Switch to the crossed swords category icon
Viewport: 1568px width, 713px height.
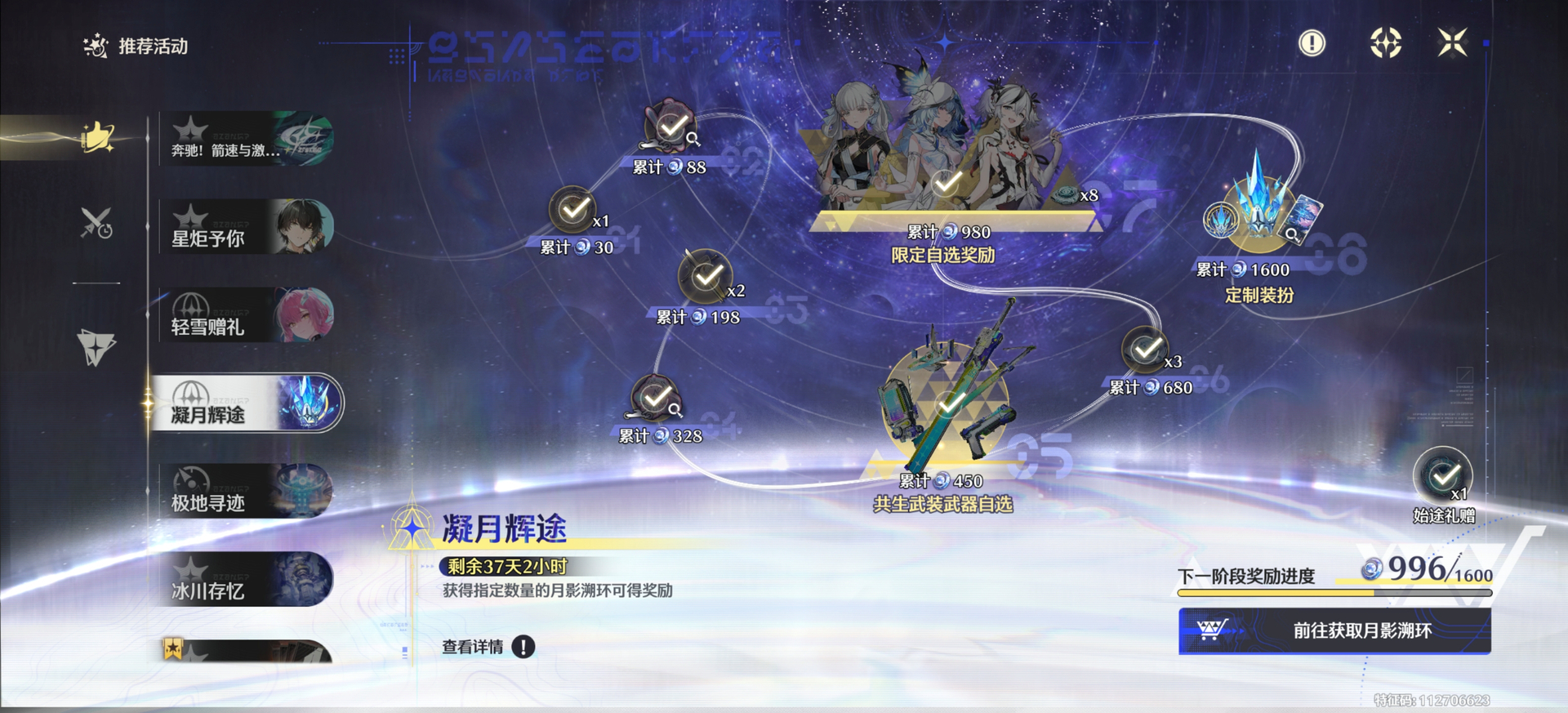coord(96,222)
